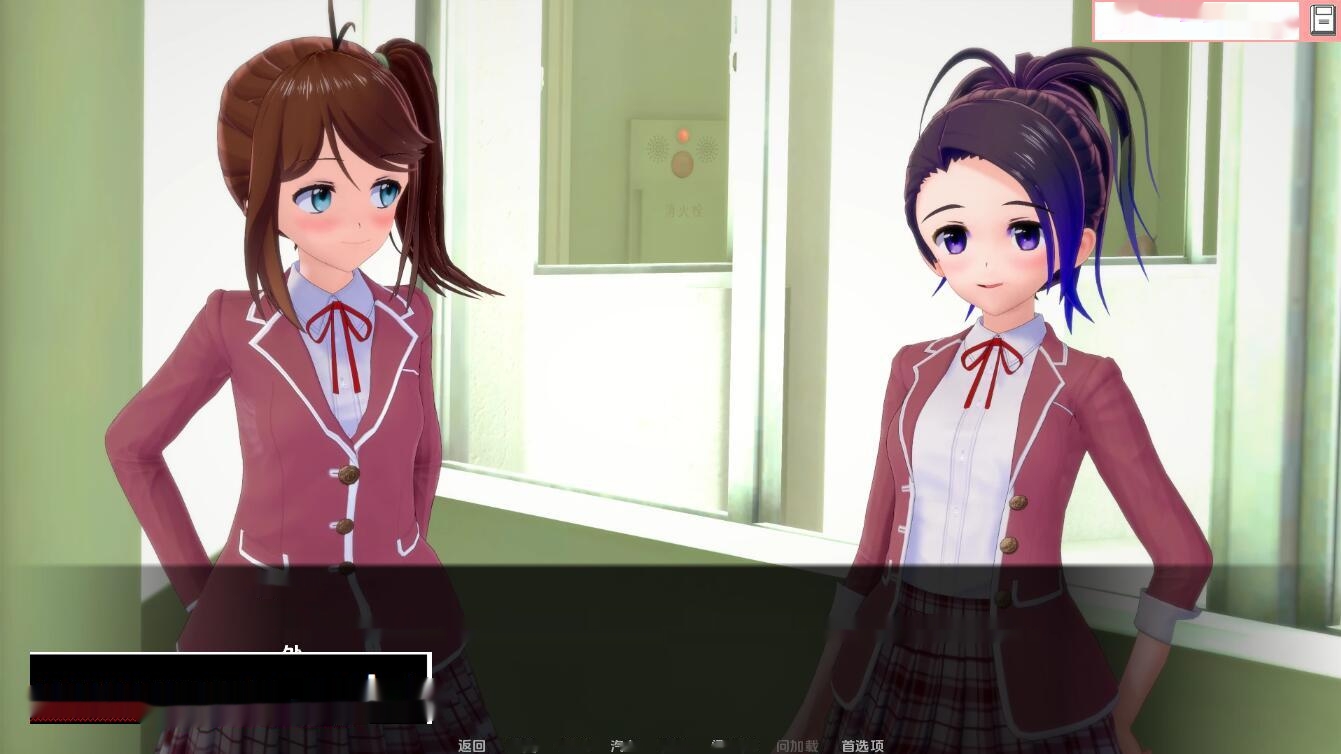Click 问加载 to quick load a save
Image resolution: width=1341 pixels, height=754 pixels.
[795, 746]
